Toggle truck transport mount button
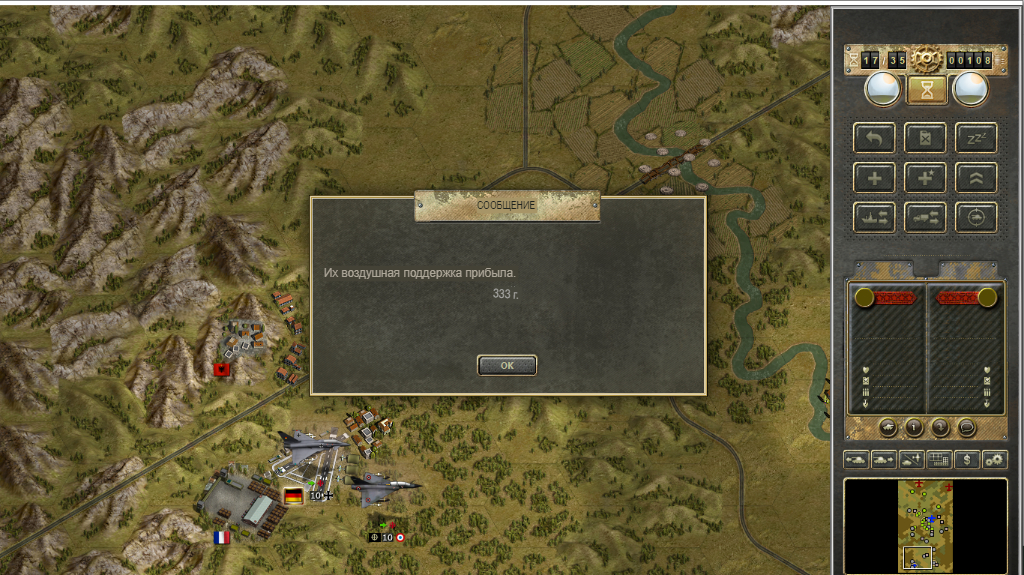This screenshot has height=575, width=1024. point(925,216)
